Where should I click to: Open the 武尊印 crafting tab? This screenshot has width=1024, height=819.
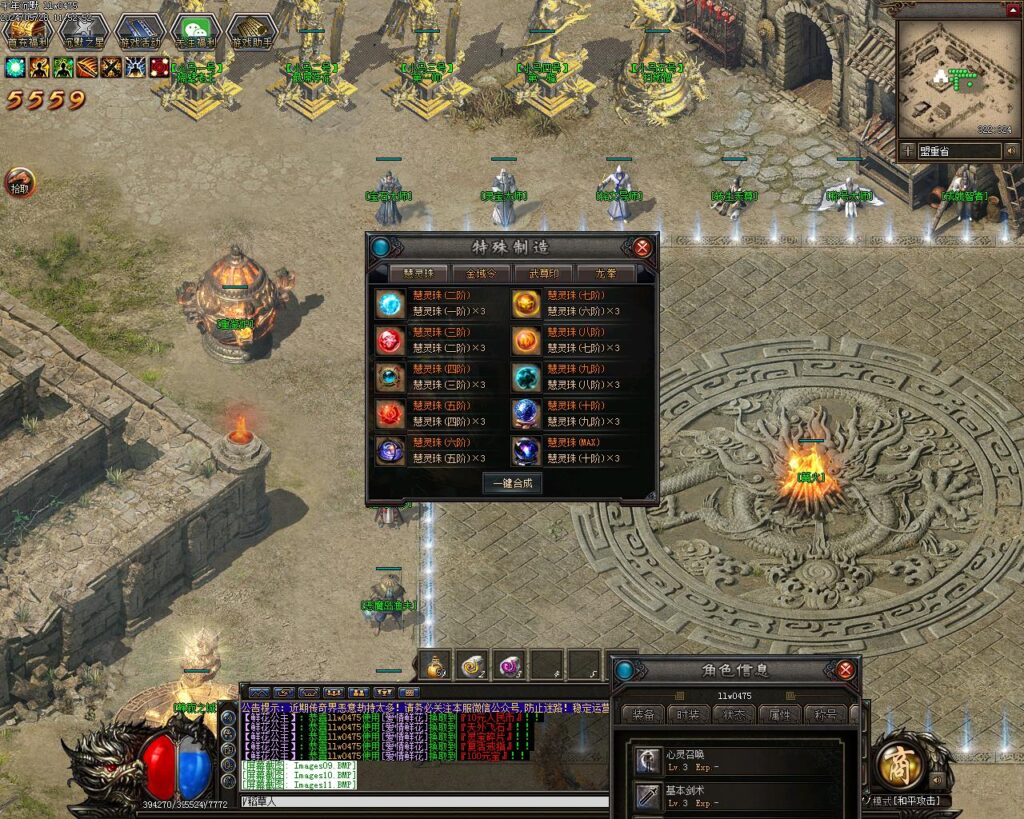pyautogui.click(x=543, y=273)
